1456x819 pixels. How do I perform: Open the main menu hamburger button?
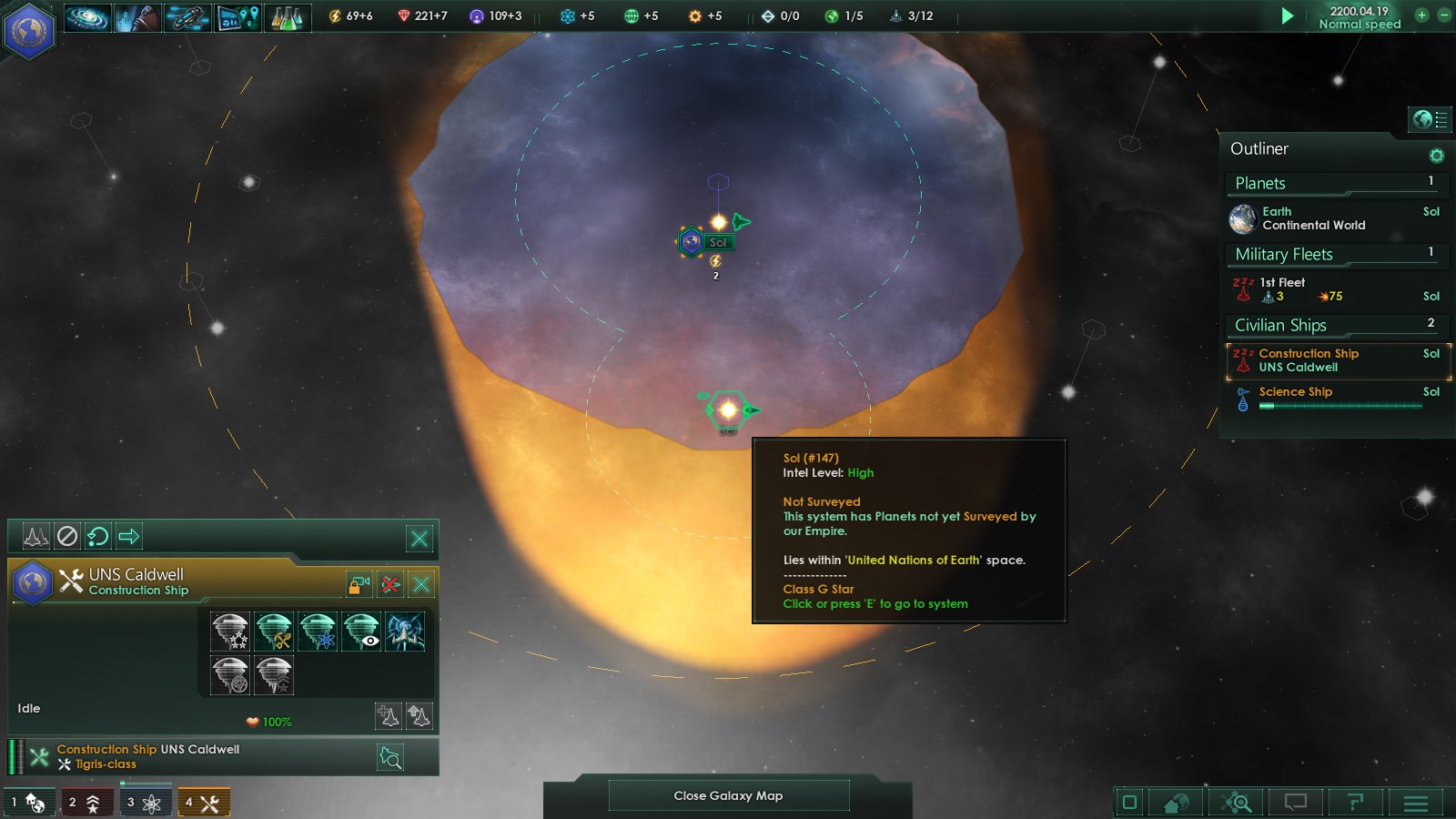(1415, 803)
